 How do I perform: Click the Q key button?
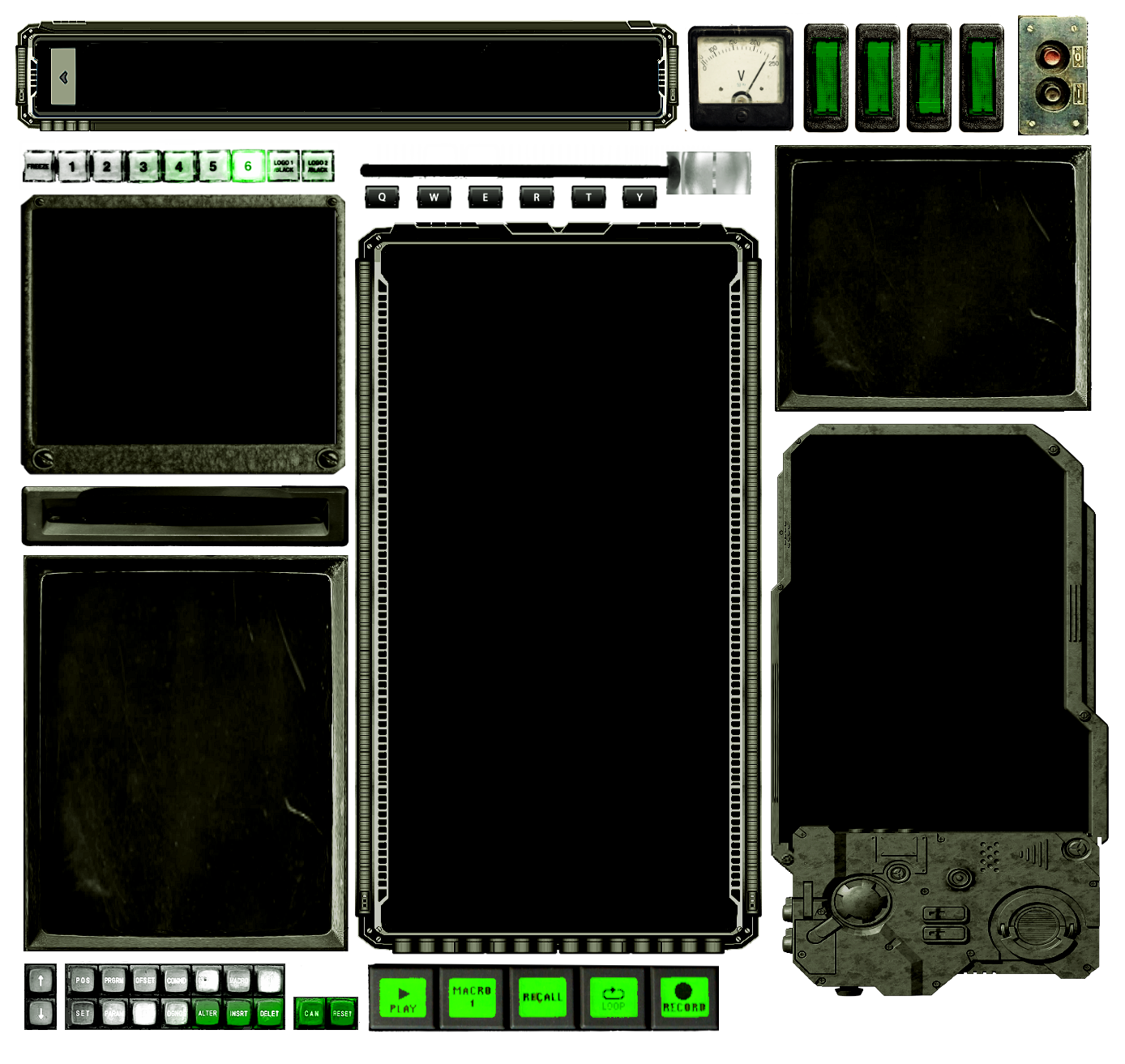383,197
